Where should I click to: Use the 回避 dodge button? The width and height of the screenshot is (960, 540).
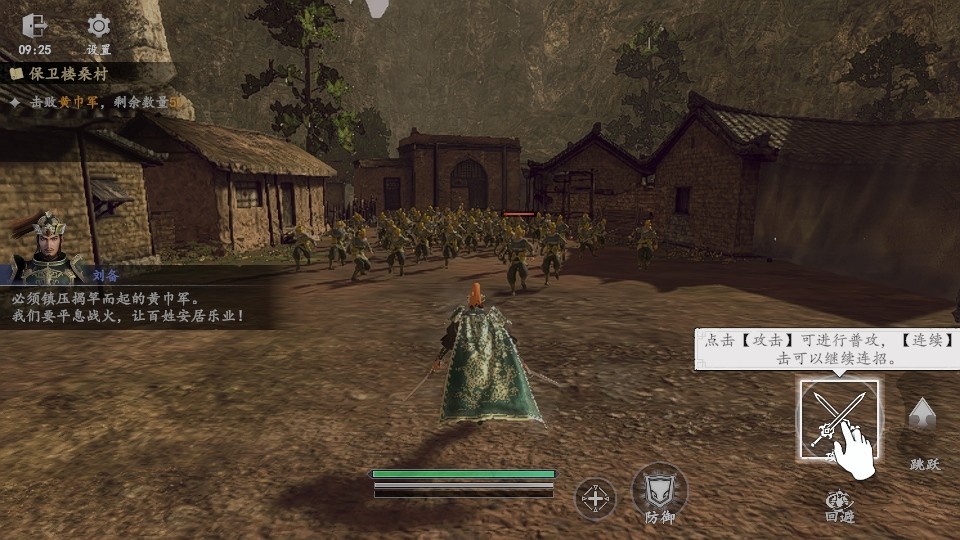(x=839, y=504)
